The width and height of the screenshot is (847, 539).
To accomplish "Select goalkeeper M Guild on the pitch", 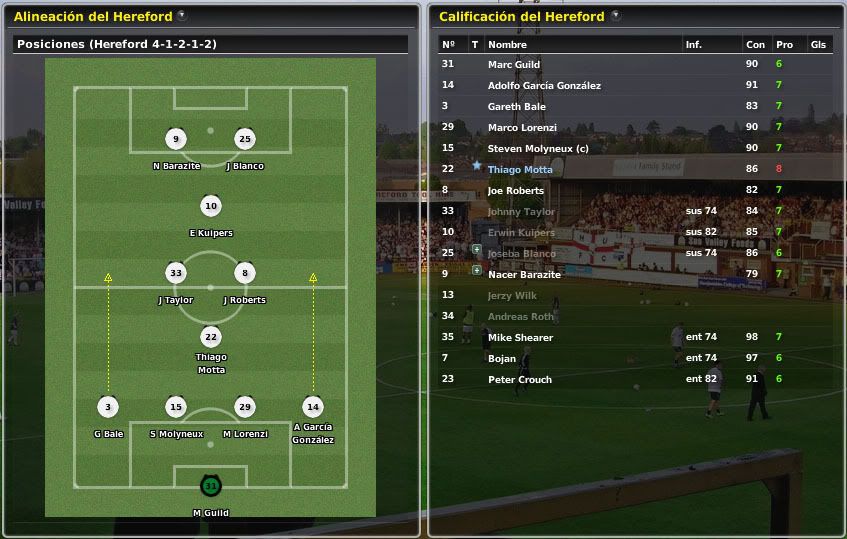I will 210,486.
